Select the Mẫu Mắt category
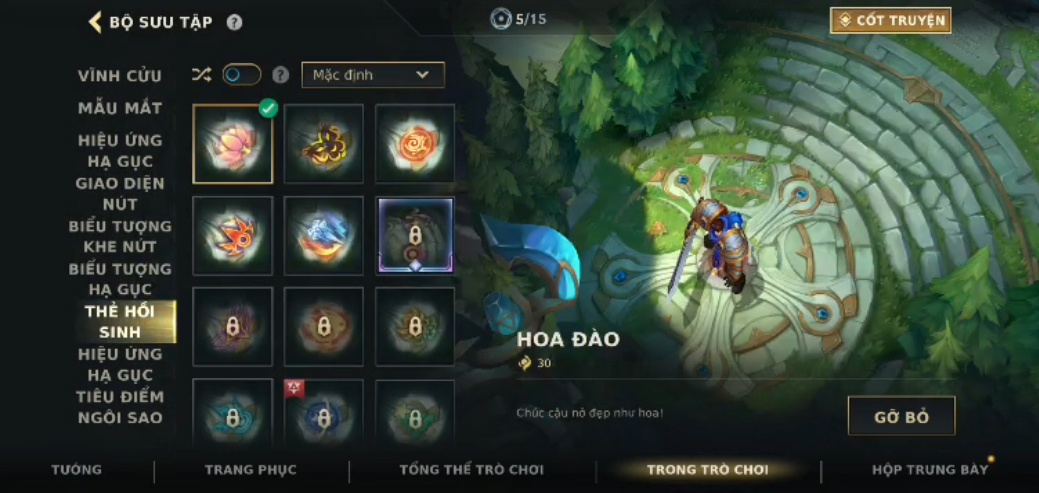 point(120,108)
